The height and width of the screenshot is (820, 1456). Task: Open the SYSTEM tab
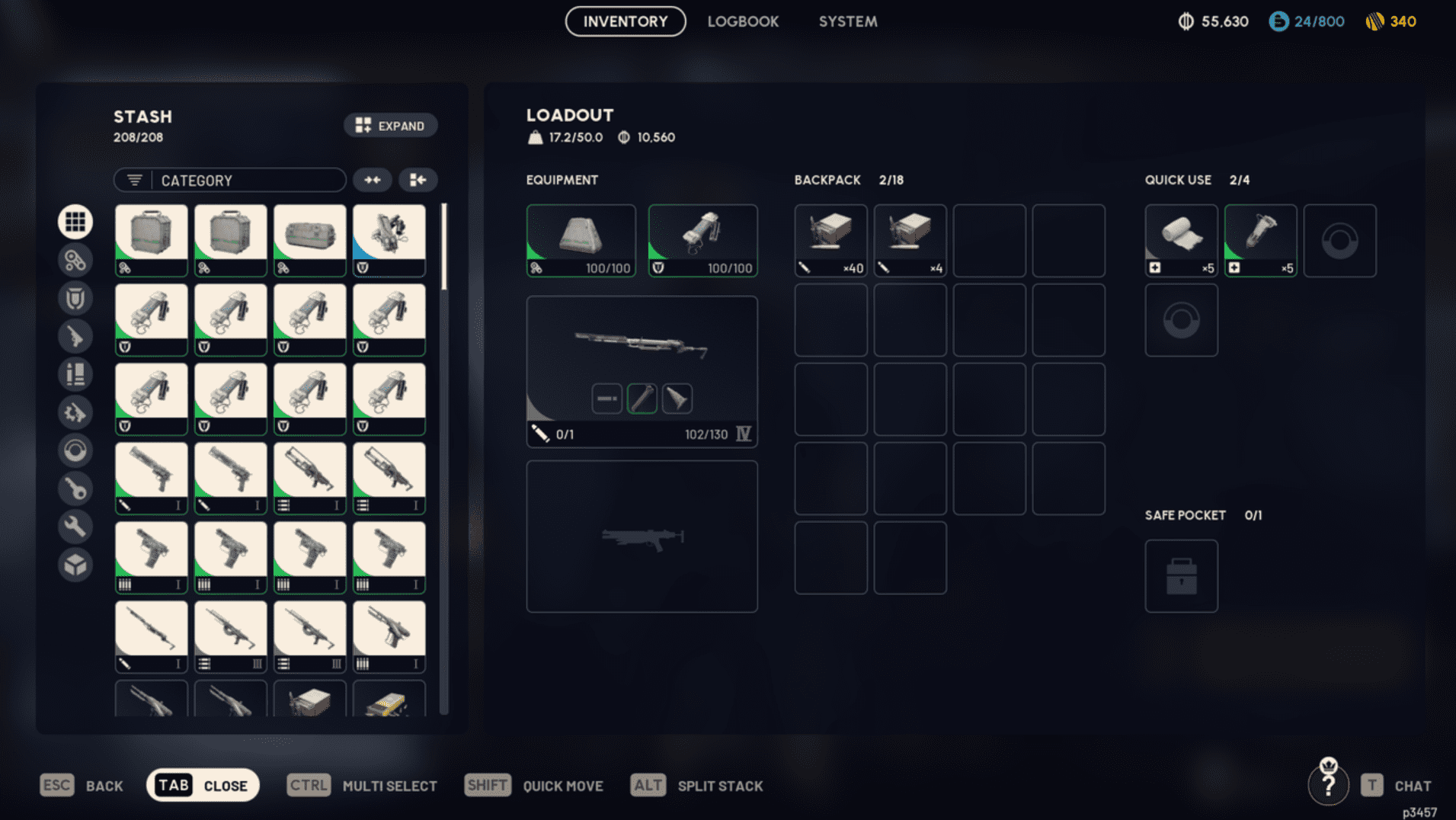(x=847, y=21)
